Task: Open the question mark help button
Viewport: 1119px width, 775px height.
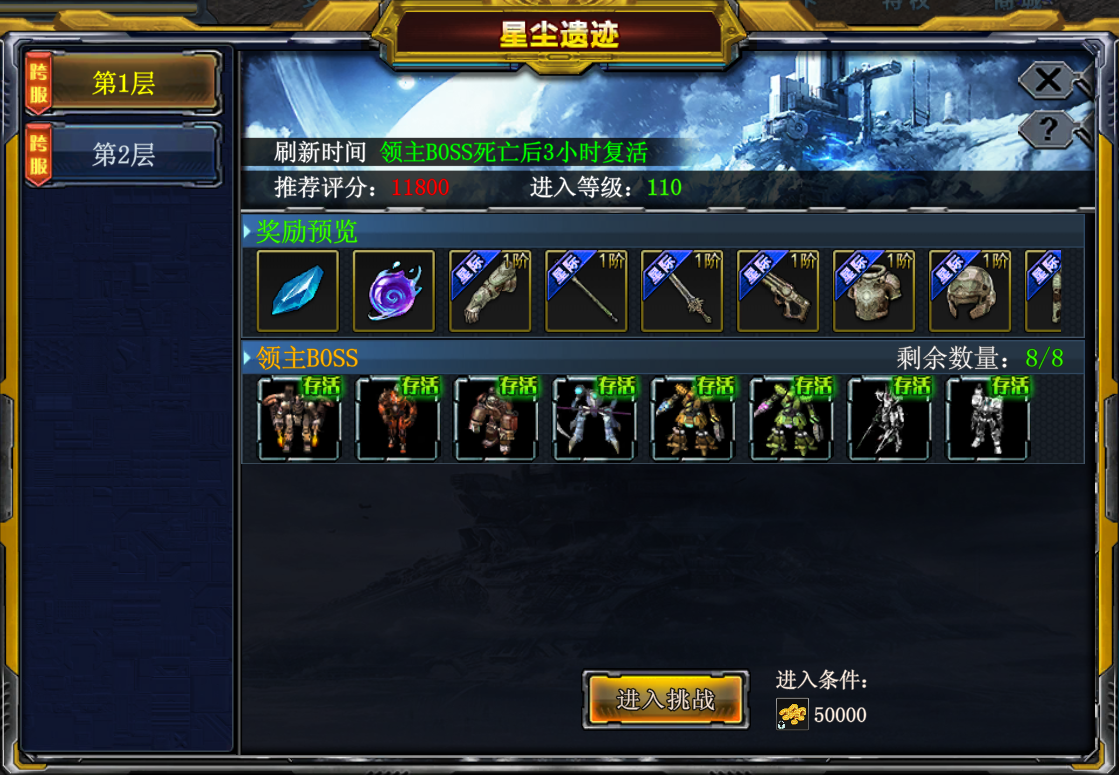Action: (x=1047, y=129)
